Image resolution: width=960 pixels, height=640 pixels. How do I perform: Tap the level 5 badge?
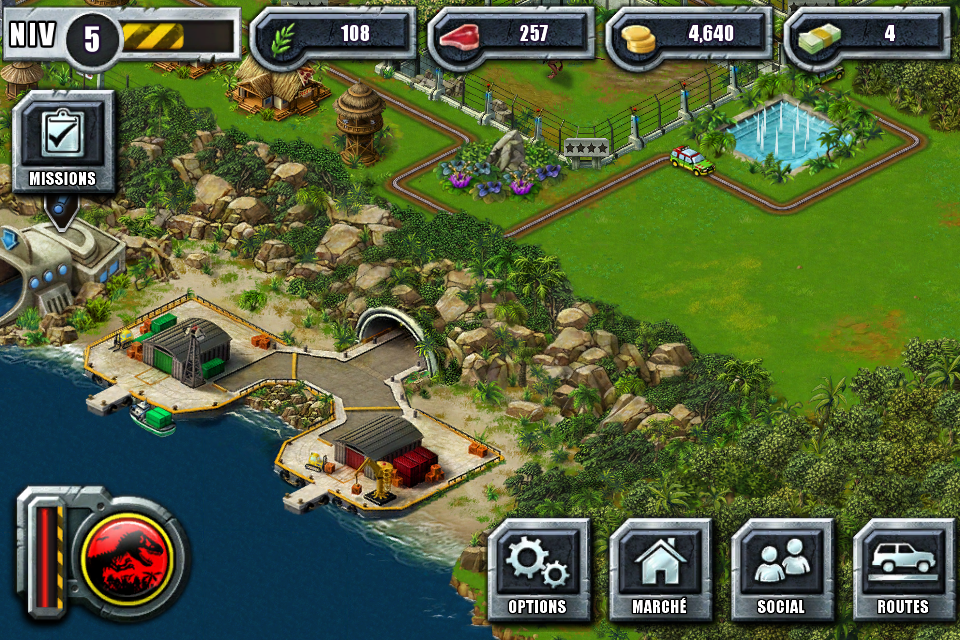(x=92, y=39)
